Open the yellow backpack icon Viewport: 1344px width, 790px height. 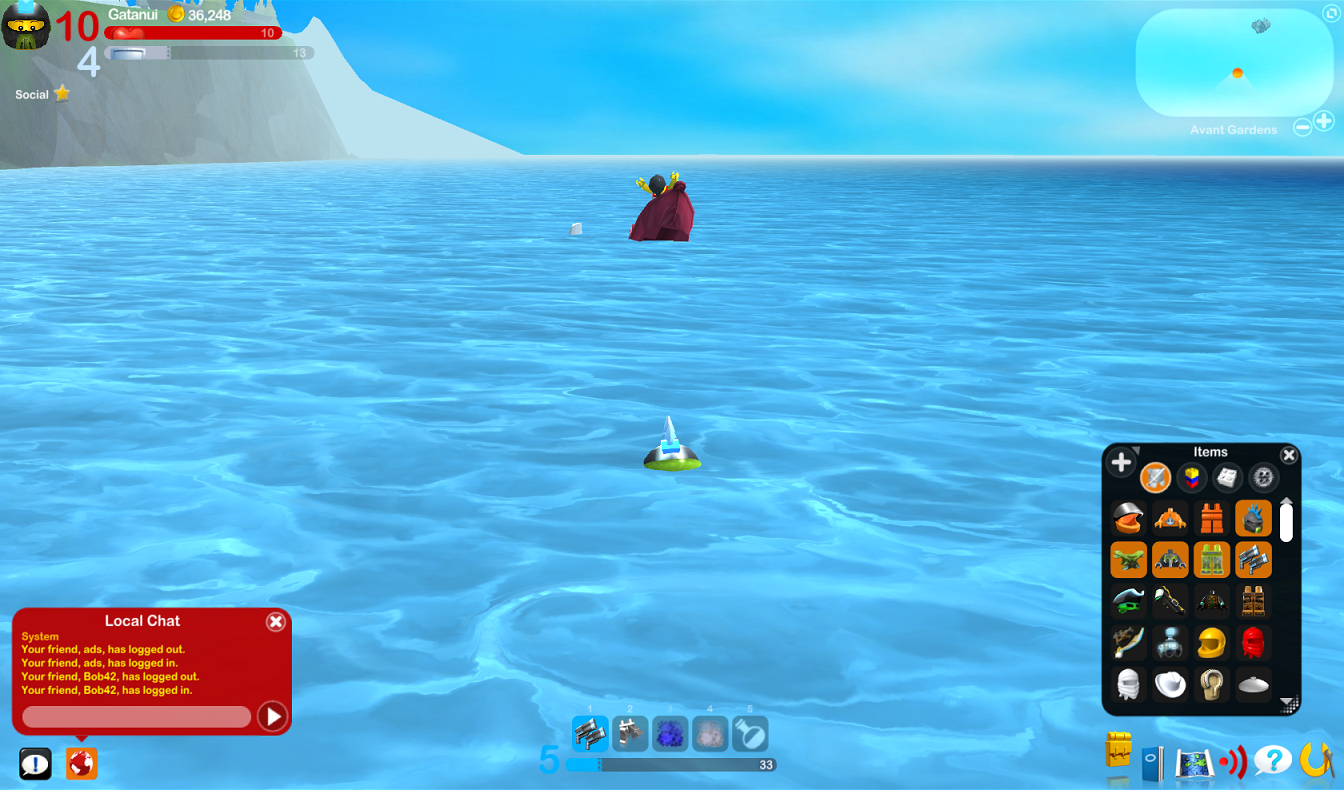point(1120,756)
